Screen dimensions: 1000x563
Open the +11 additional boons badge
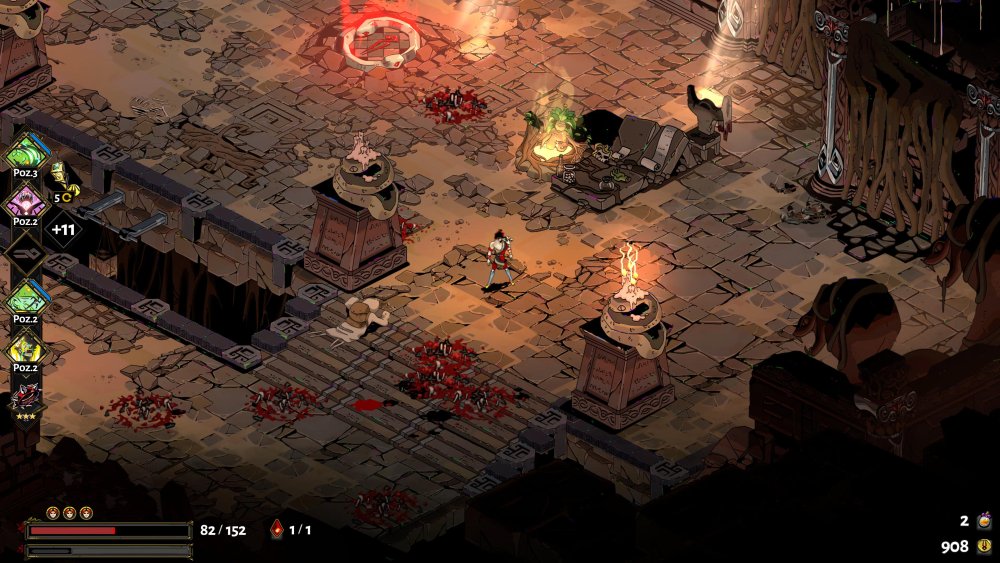click(x=62, y=229)
